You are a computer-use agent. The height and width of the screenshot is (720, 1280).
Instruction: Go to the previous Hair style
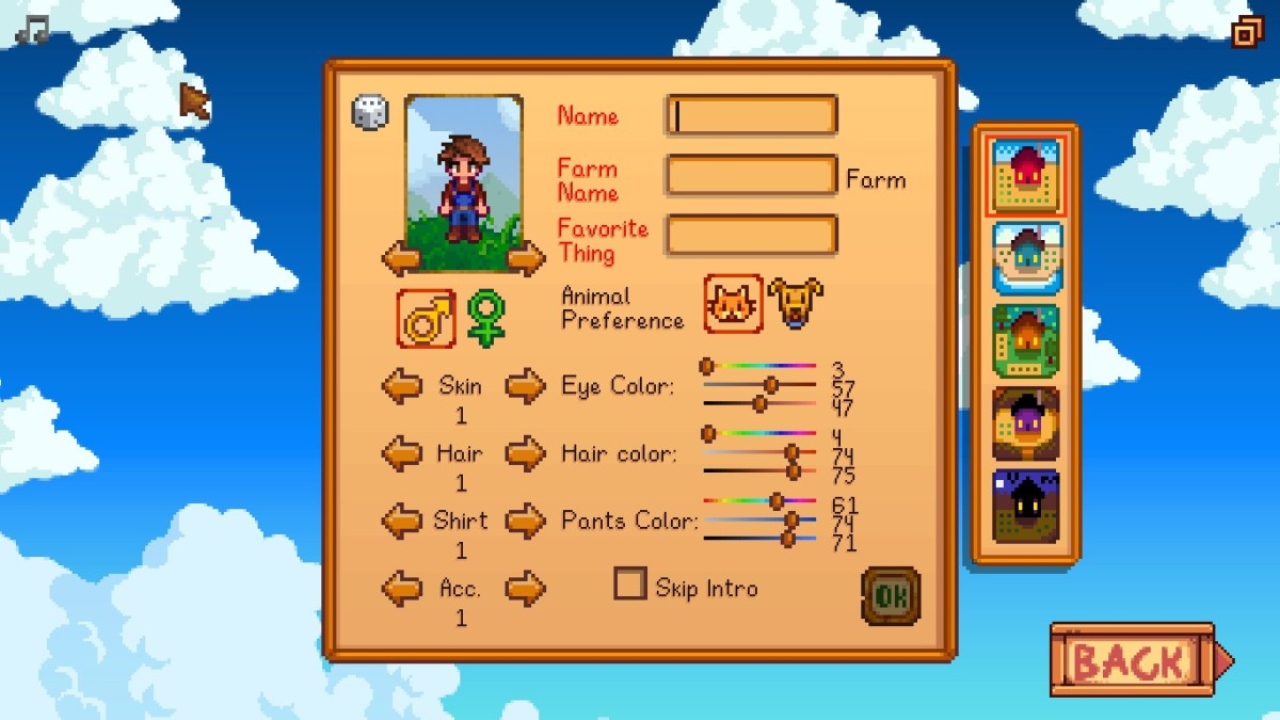coord(402,454)
